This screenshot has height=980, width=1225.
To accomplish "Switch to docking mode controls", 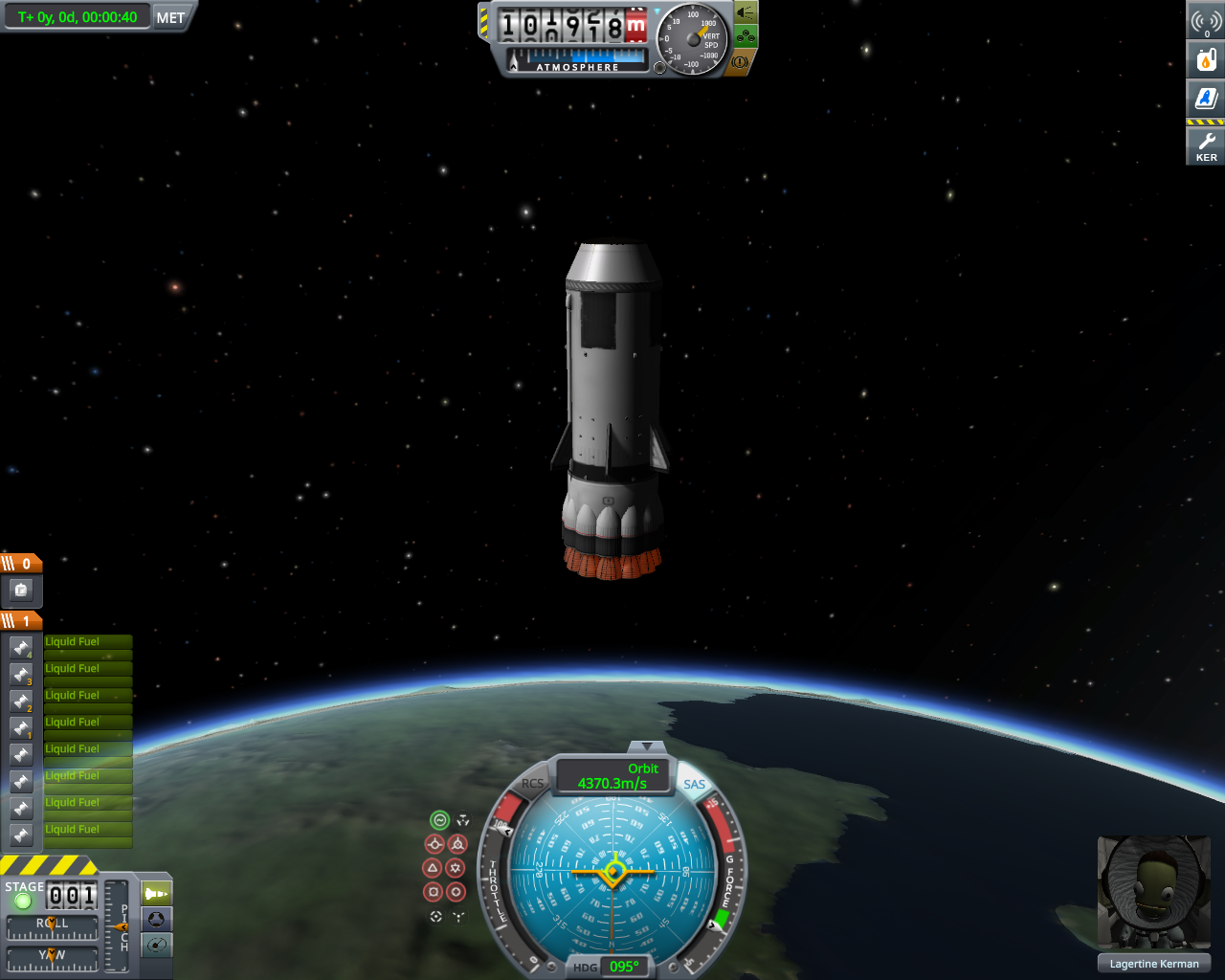I will click(x=156, y=920).
